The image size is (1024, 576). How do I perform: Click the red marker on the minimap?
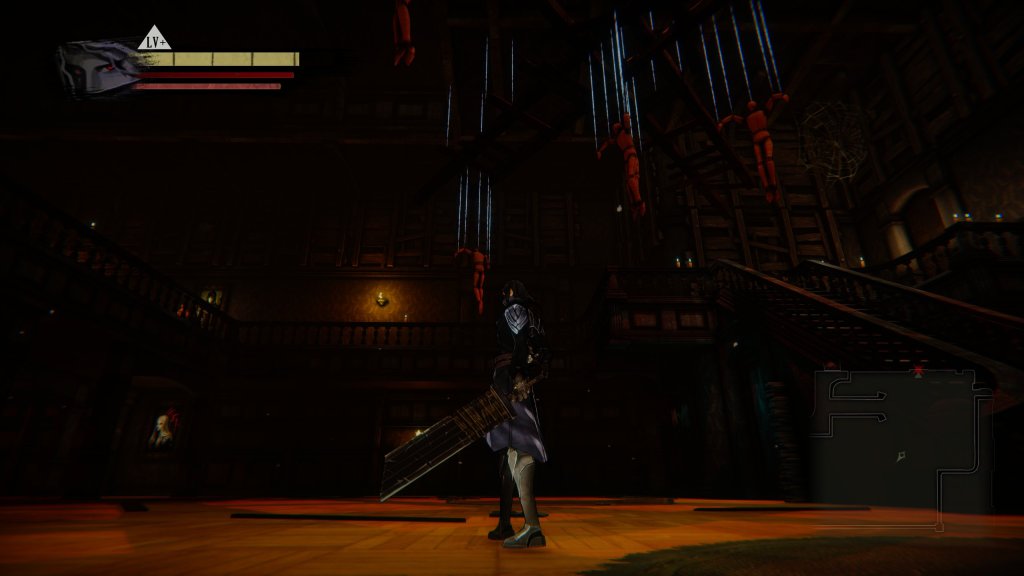click(x=918, y=372)
